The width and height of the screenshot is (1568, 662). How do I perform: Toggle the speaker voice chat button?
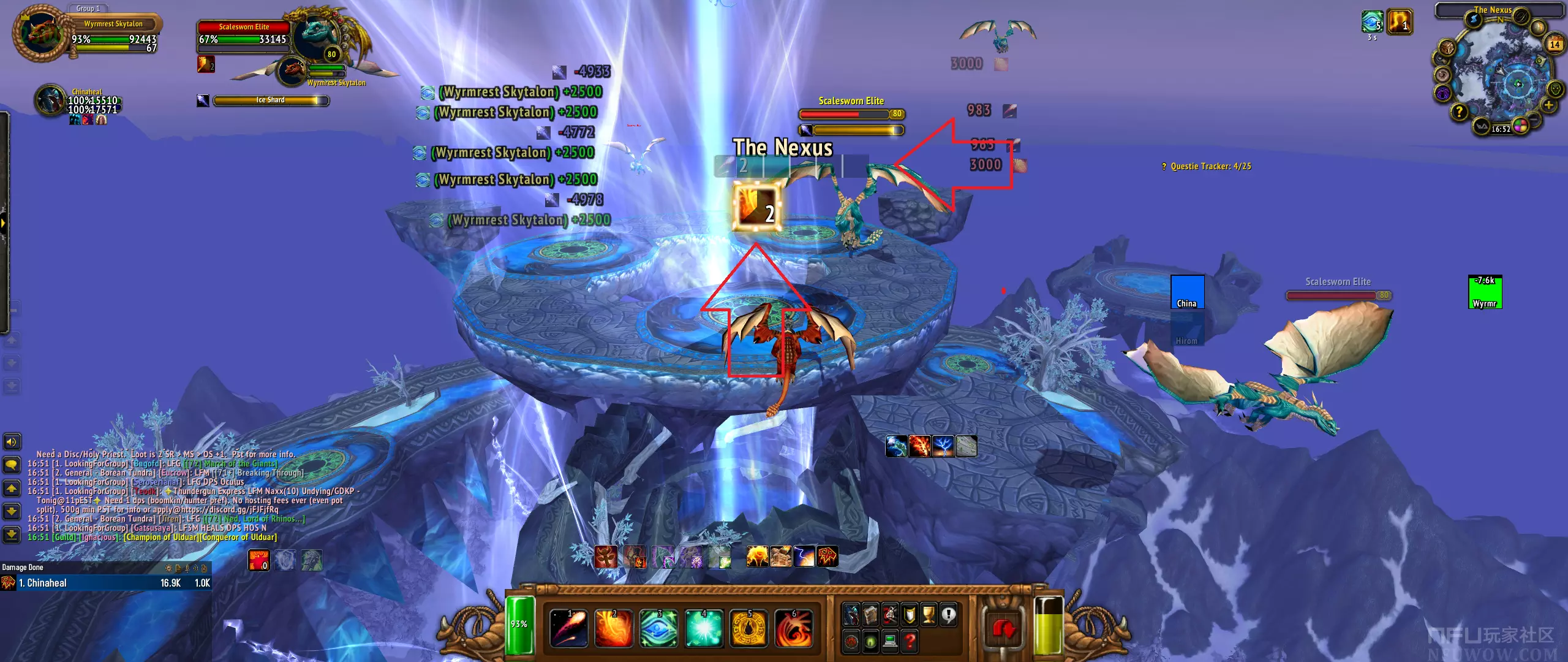click(x=12, y=441)
